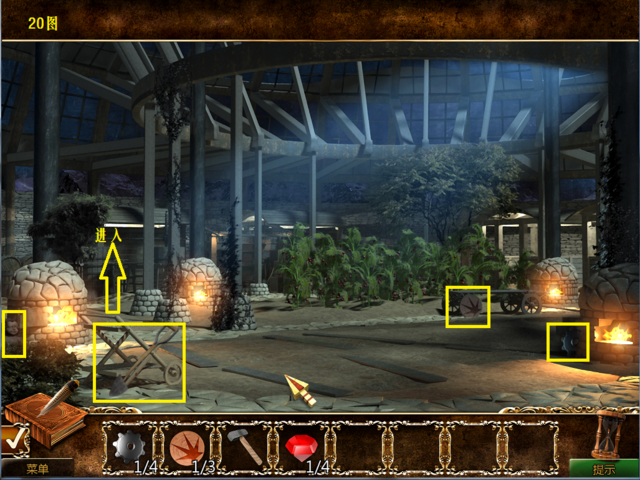Click the 提示 hint button
The height and width of the screenshot is (480, 640).
[604, 468]
